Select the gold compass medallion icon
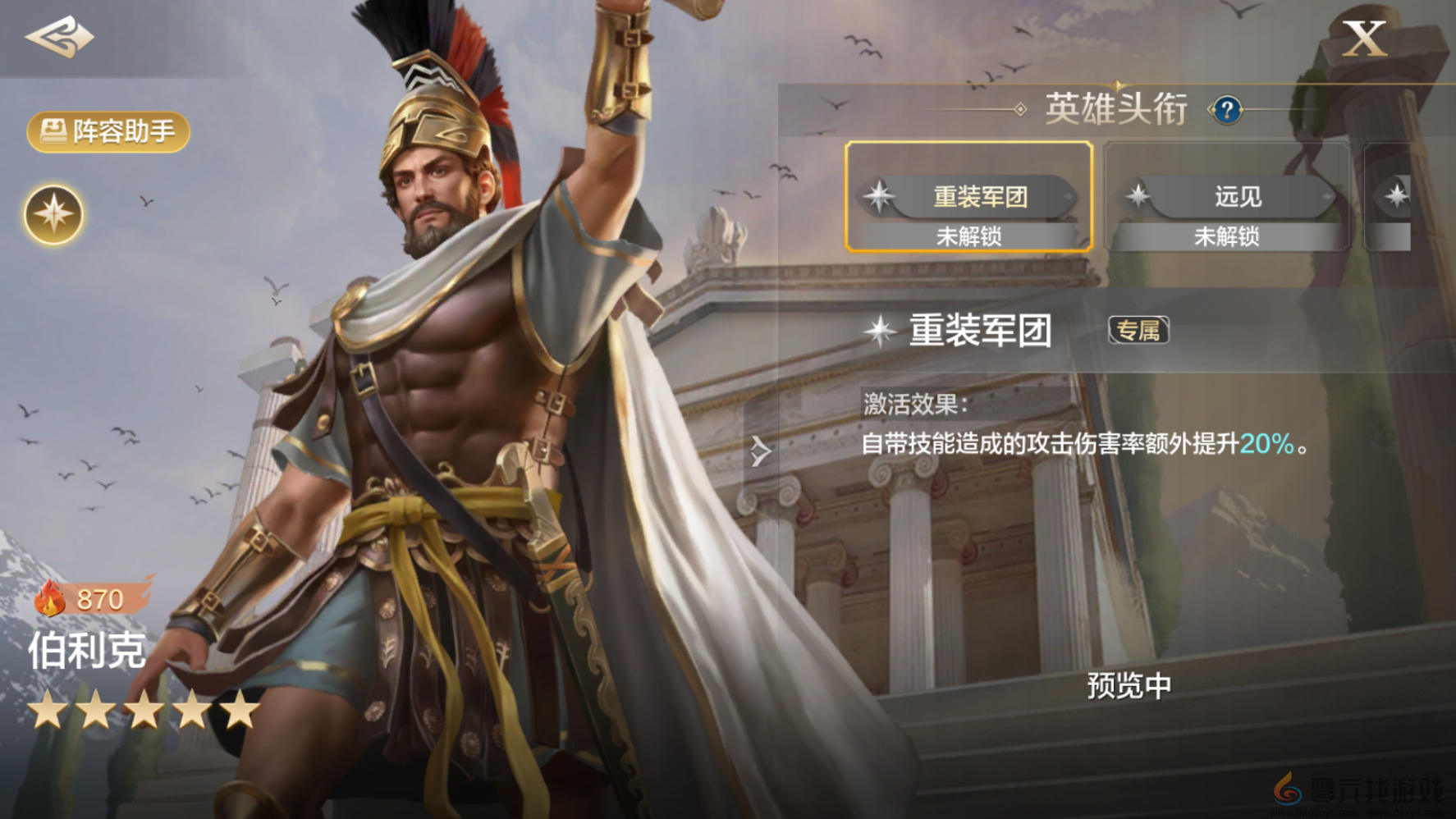The width and height of the screenshot is (1456, 819). (53, 214)
